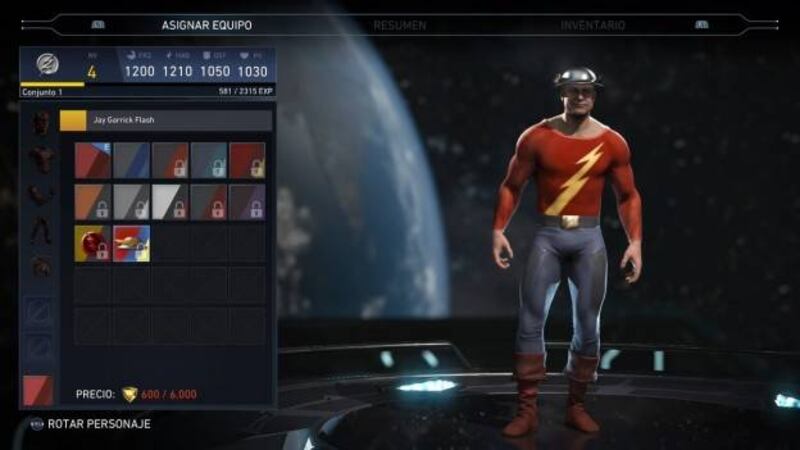Click the Flash character emblem icon
The image size is (800, 450).
click(x=47, y=64)
